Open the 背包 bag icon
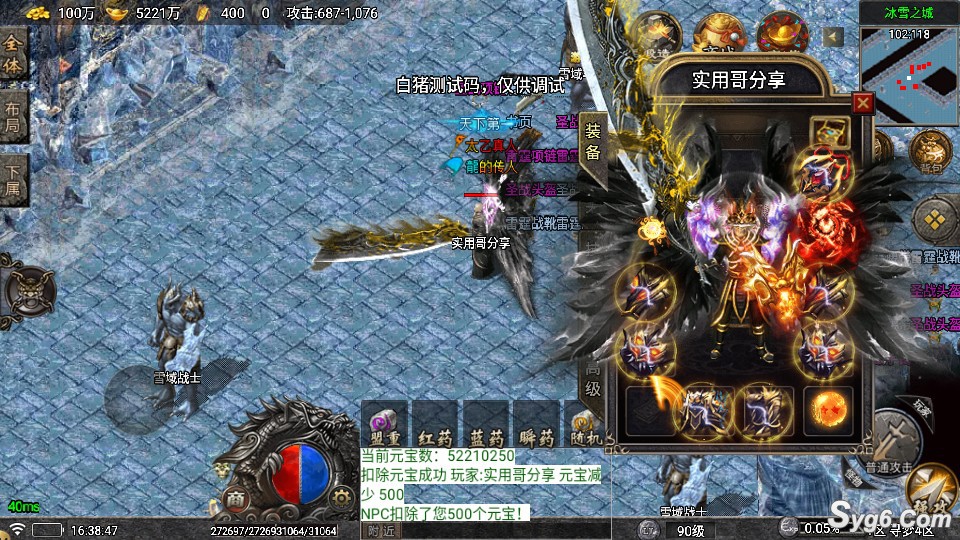The height and width of the screenshot is (540, 960). [x=930, y=152]
